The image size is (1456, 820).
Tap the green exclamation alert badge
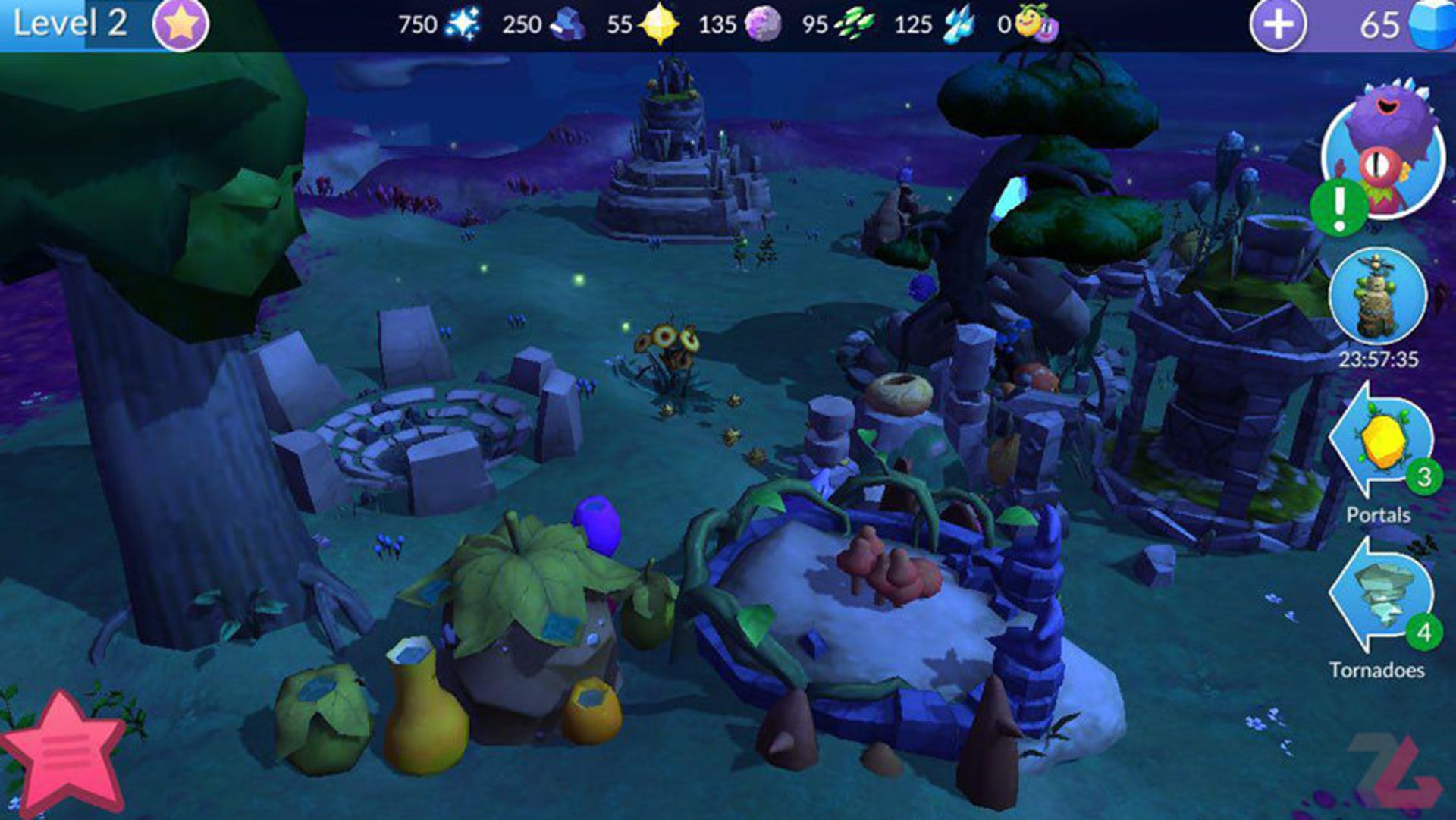pyautogui.click(x=1339, y=206)
